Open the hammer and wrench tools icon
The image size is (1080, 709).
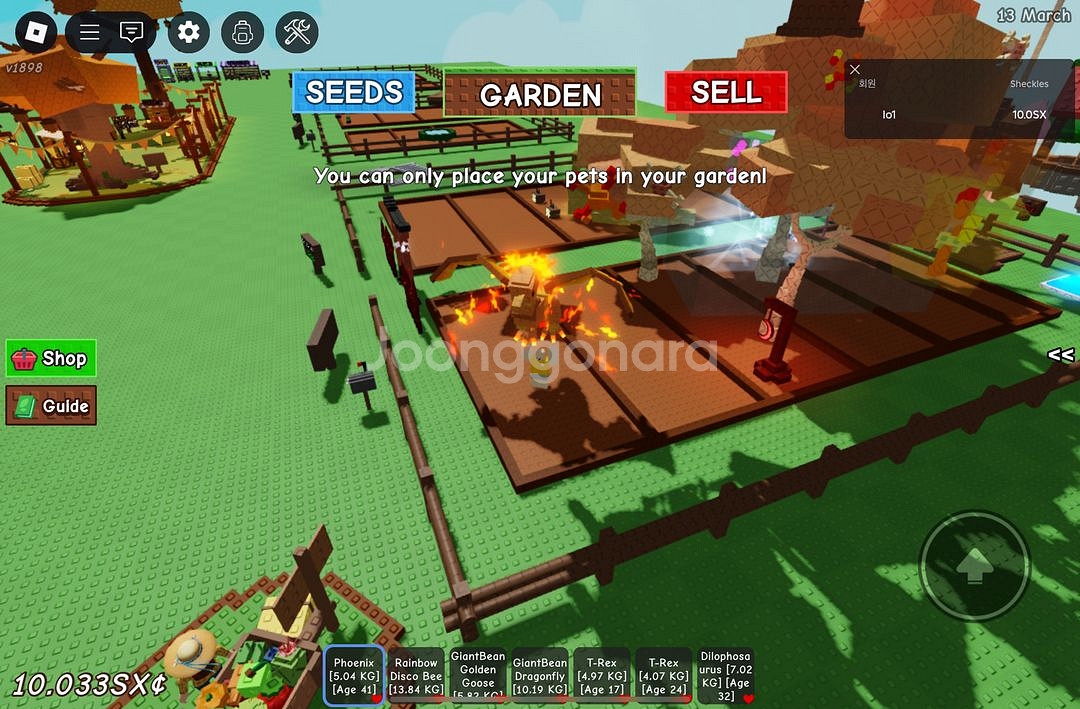296,33
